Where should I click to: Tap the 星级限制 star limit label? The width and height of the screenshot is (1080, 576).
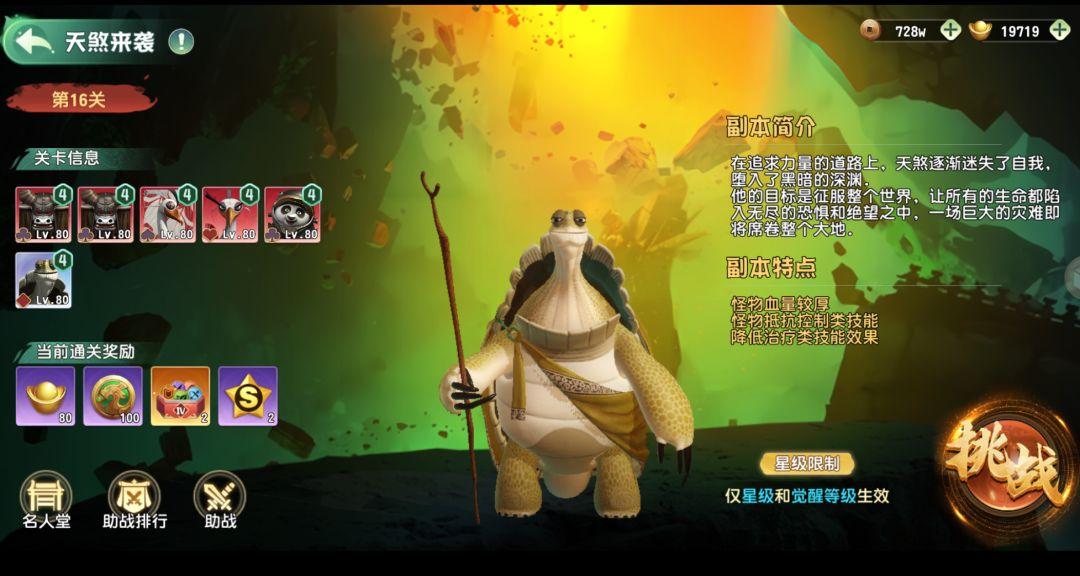808,463
